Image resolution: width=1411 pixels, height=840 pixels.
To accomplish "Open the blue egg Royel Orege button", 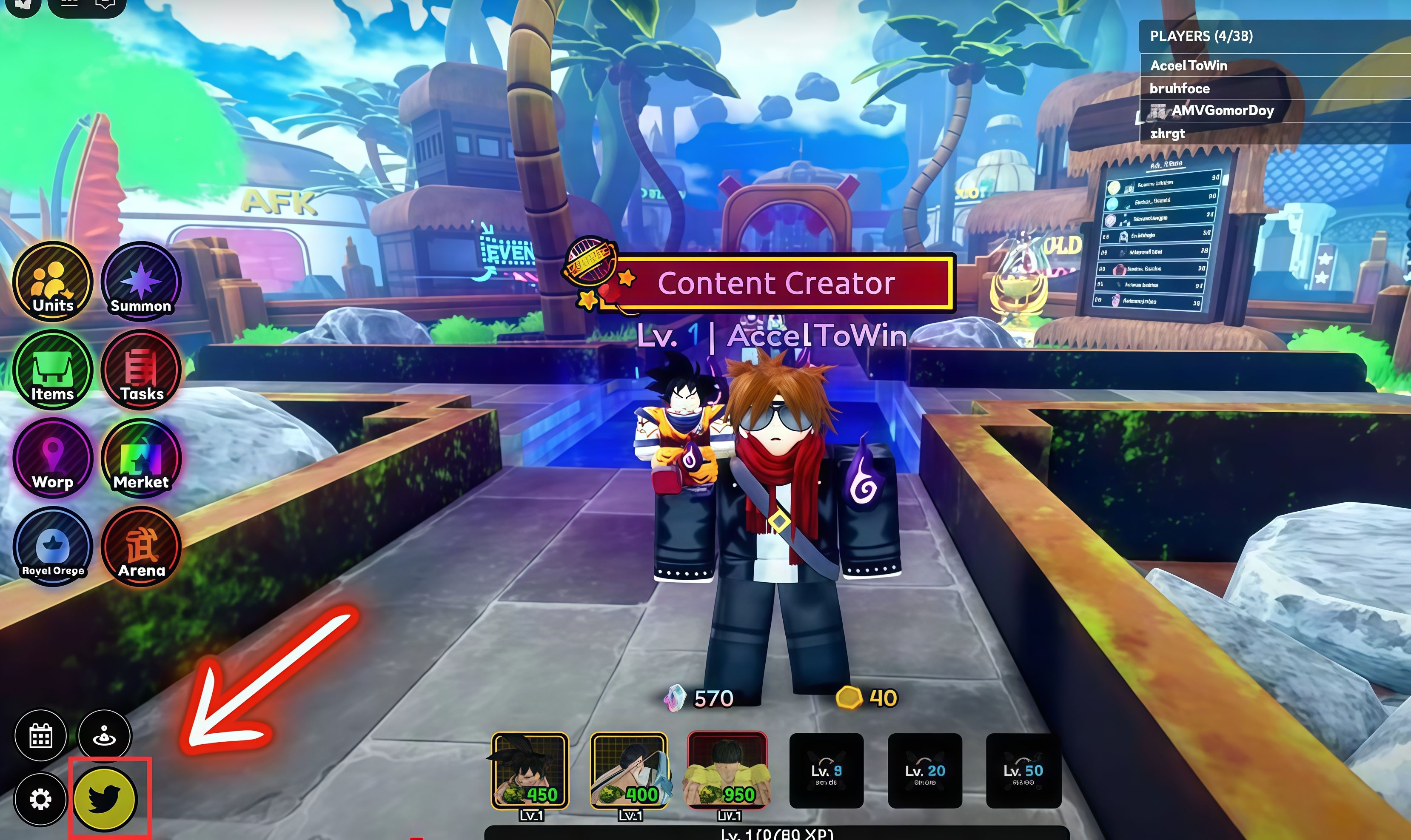I will (53, 546).
